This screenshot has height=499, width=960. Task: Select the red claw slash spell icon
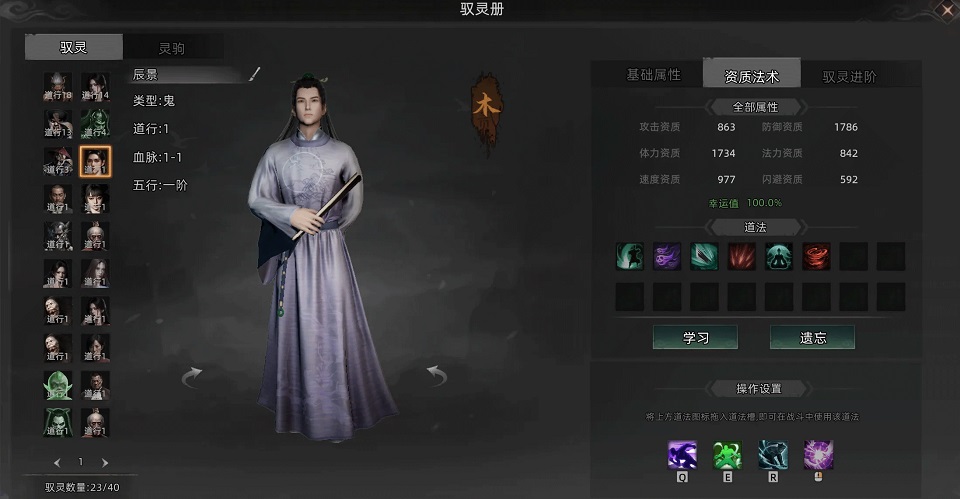[x=741, y=256]
